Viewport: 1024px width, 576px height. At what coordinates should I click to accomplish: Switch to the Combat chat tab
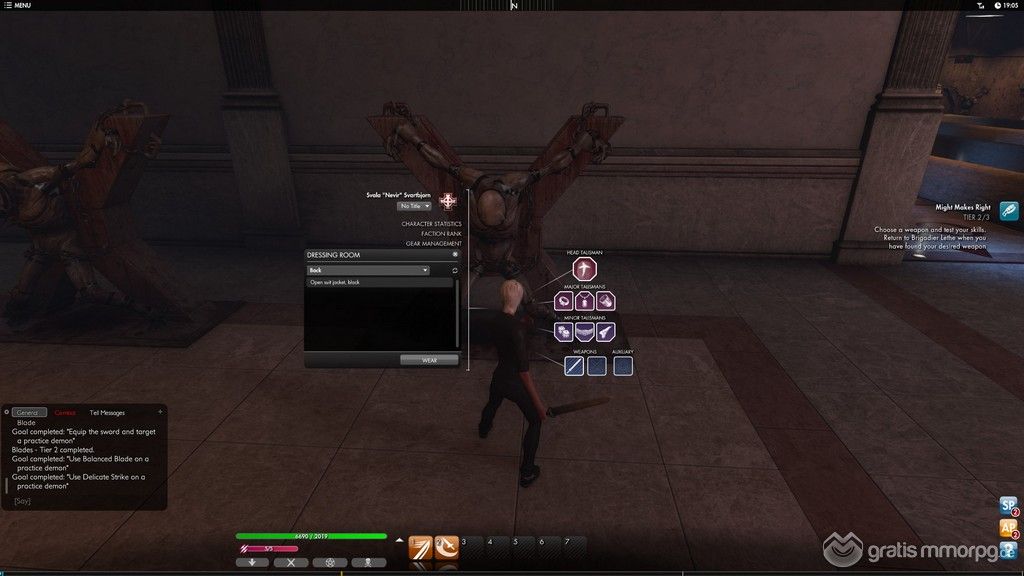coord(65,412)
